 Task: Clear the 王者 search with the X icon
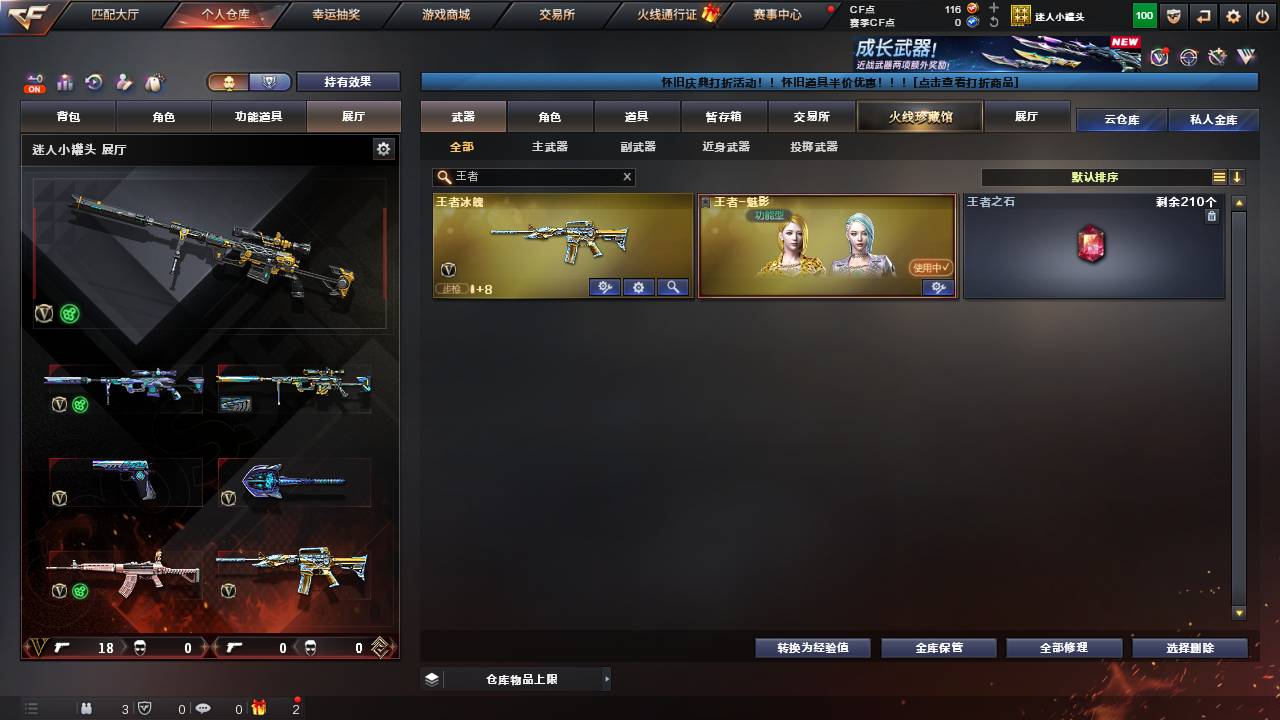click(x=626, y=177)
